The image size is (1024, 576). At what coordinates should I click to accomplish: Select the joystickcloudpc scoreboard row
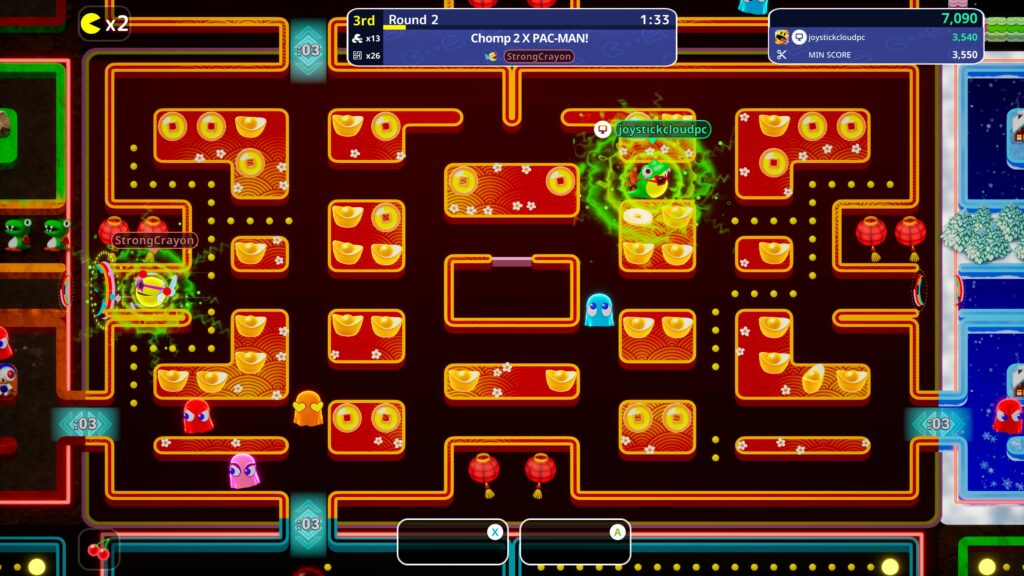coord(875,37)
